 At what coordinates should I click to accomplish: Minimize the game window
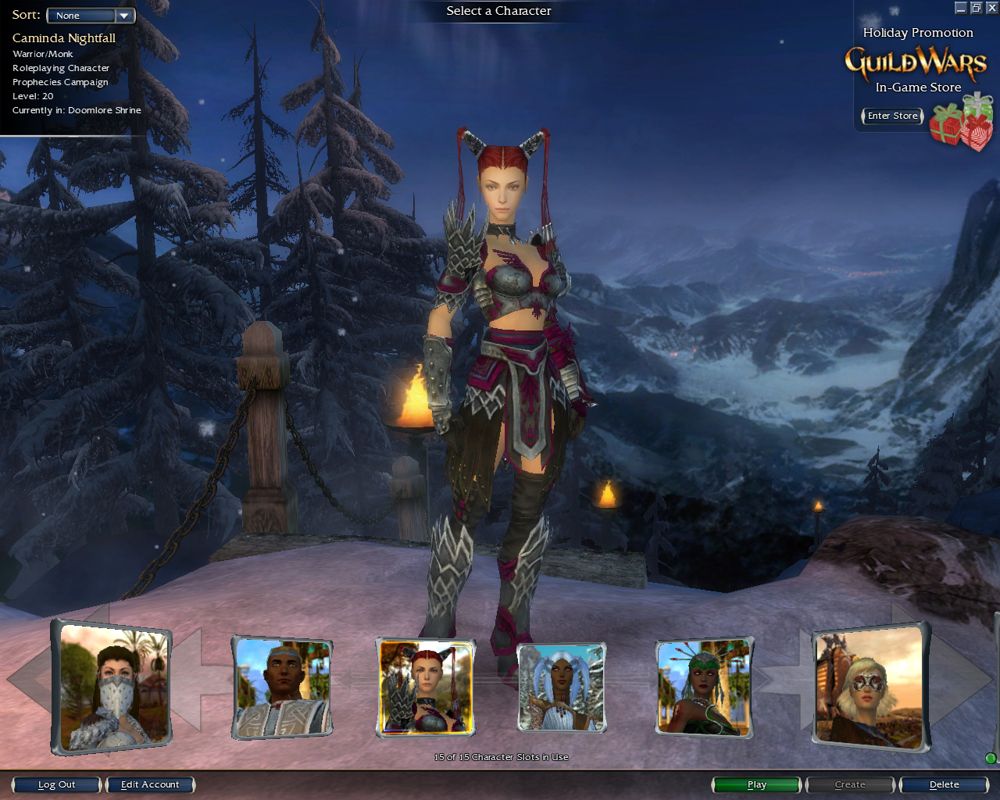(x=961, y=7)
